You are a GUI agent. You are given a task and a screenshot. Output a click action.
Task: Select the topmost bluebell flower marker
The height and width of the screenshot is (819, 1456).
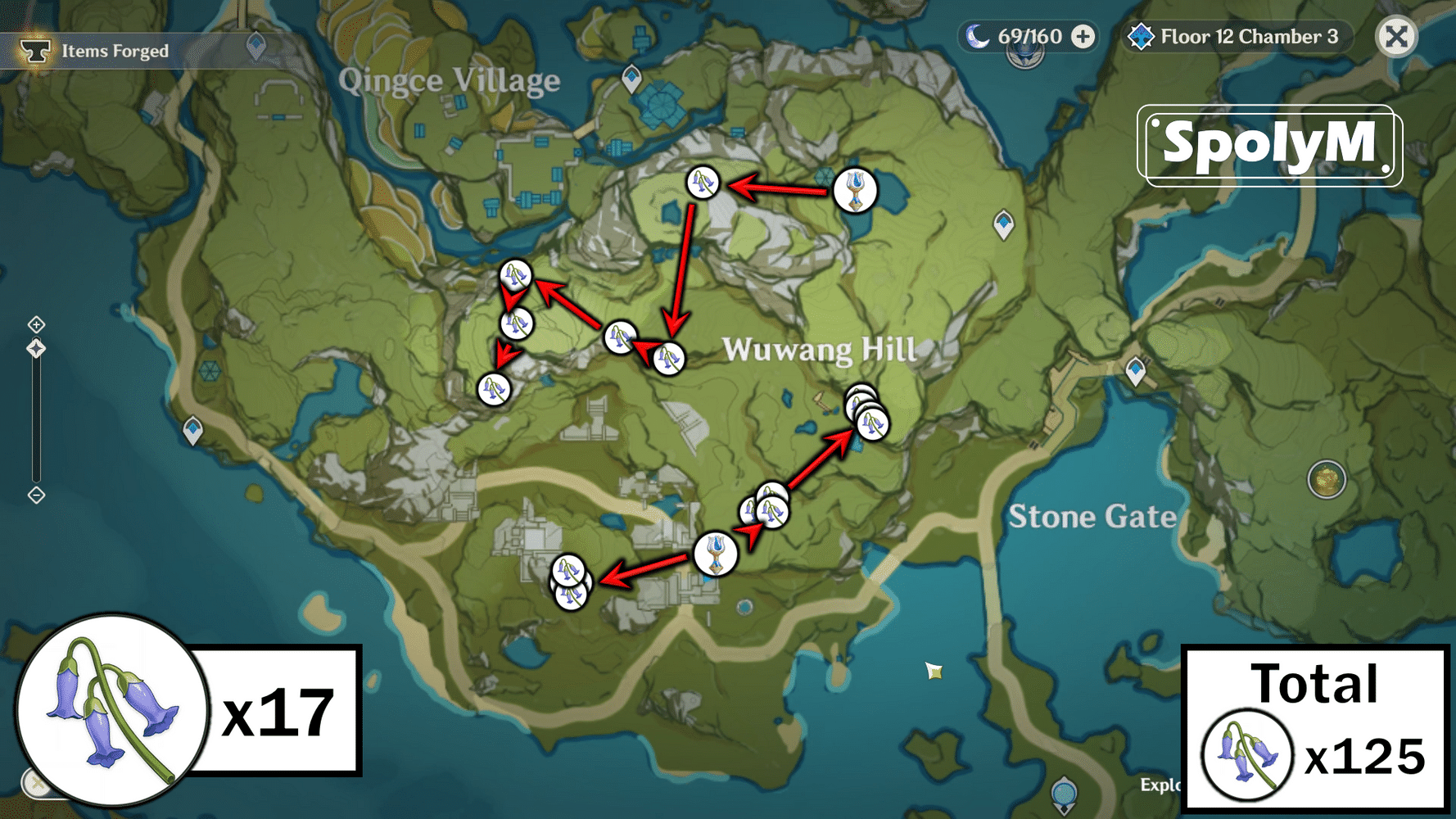pos(704,183)
